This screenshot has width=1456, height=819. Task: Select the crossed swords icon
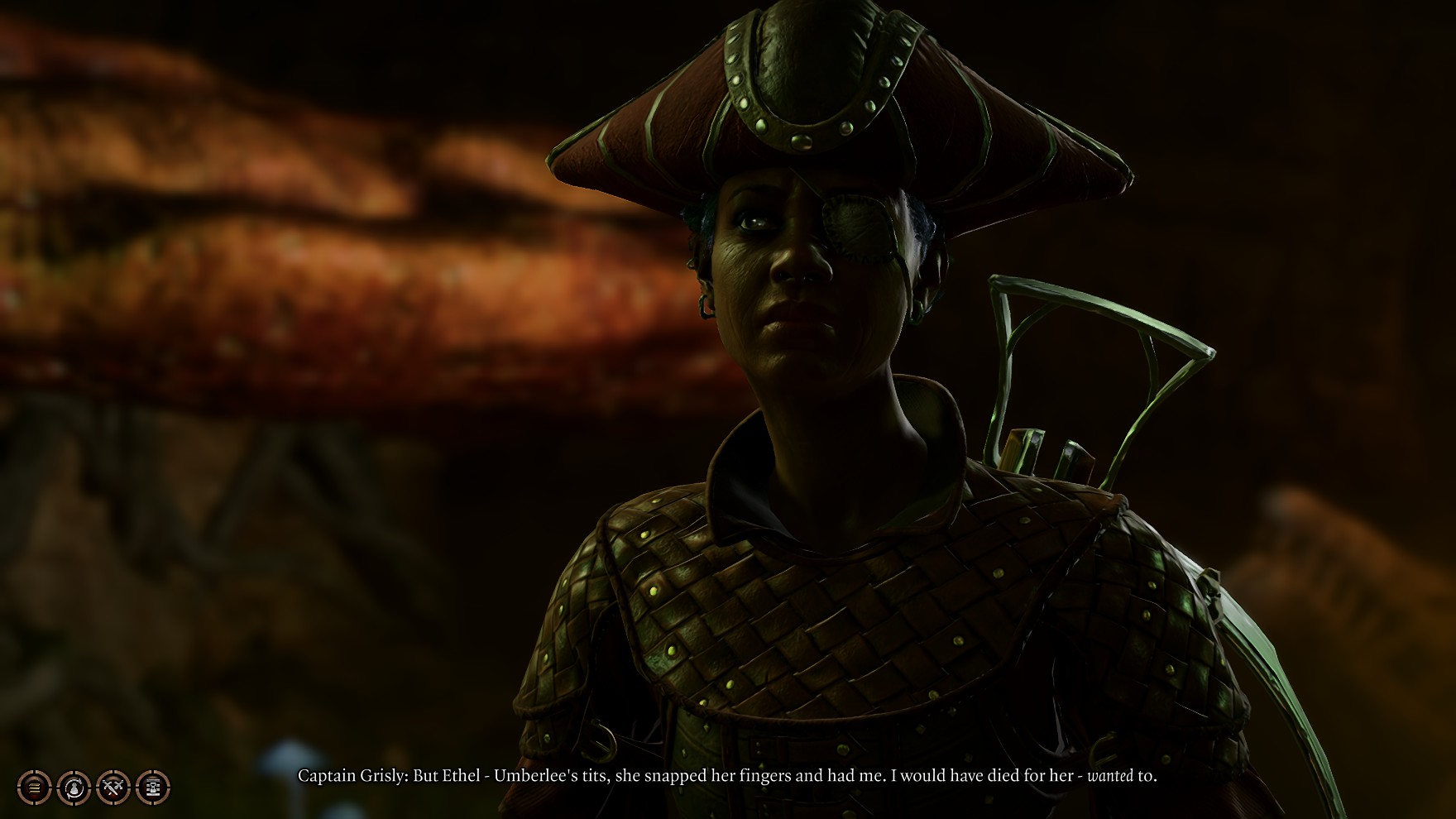(x=113, y=788)
